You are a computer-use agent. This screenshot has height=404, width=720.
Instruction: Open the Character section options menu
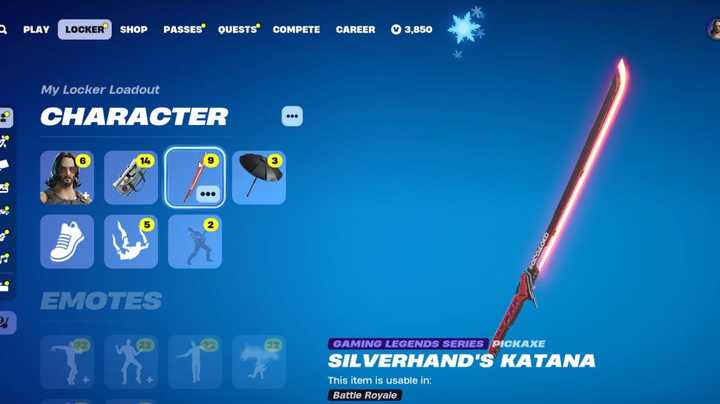(292, 116)
